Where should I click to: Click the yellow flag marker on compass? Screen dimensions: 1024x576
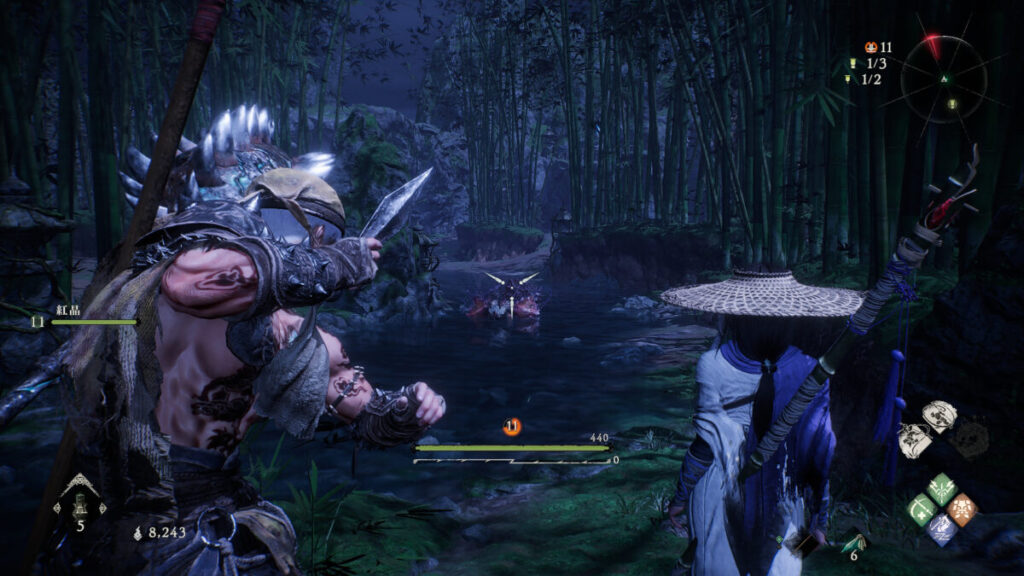coord(951,103)
